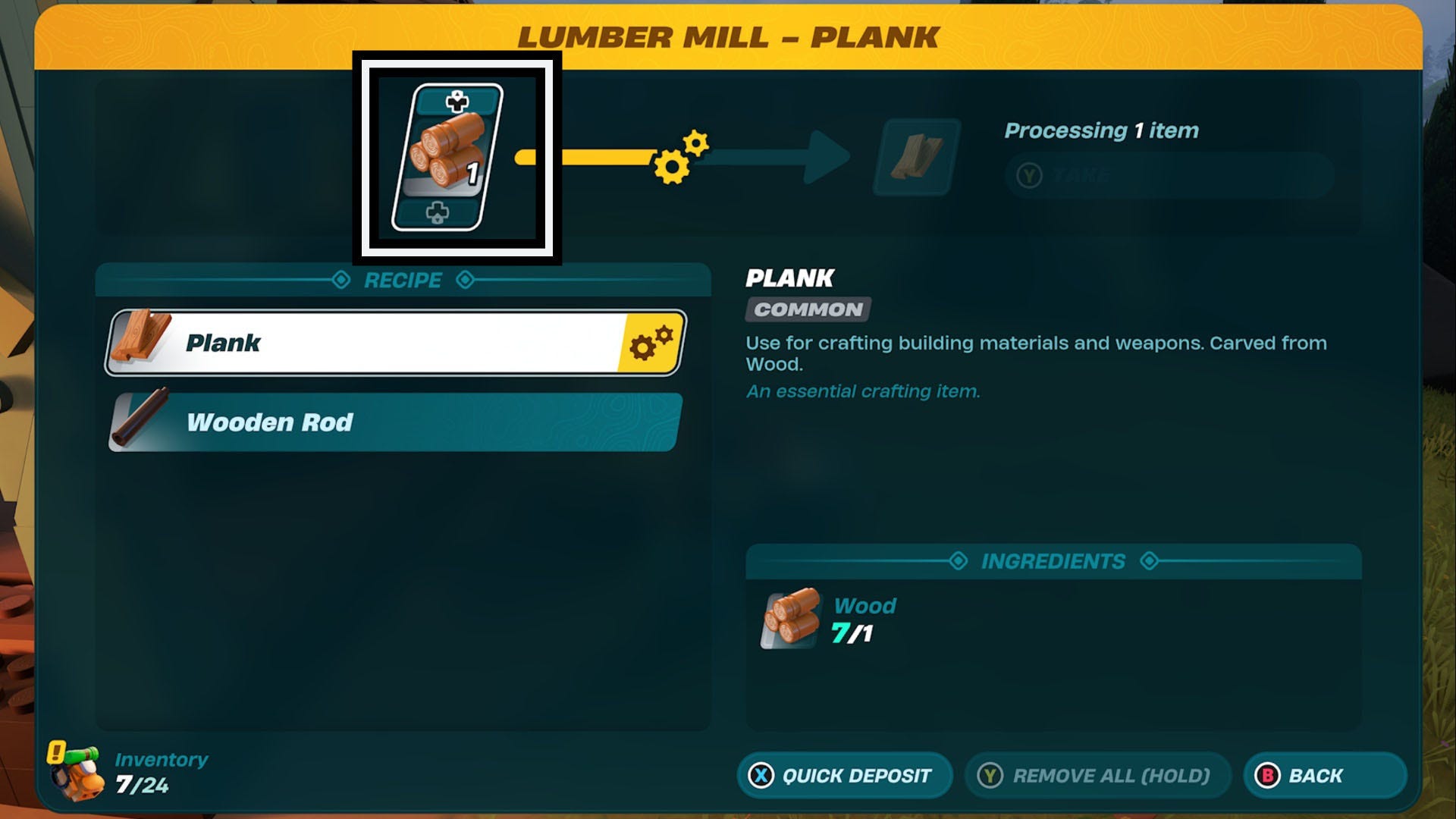Select the Plank output icon near Processing

pyautogui.click(x=912, y=155)
